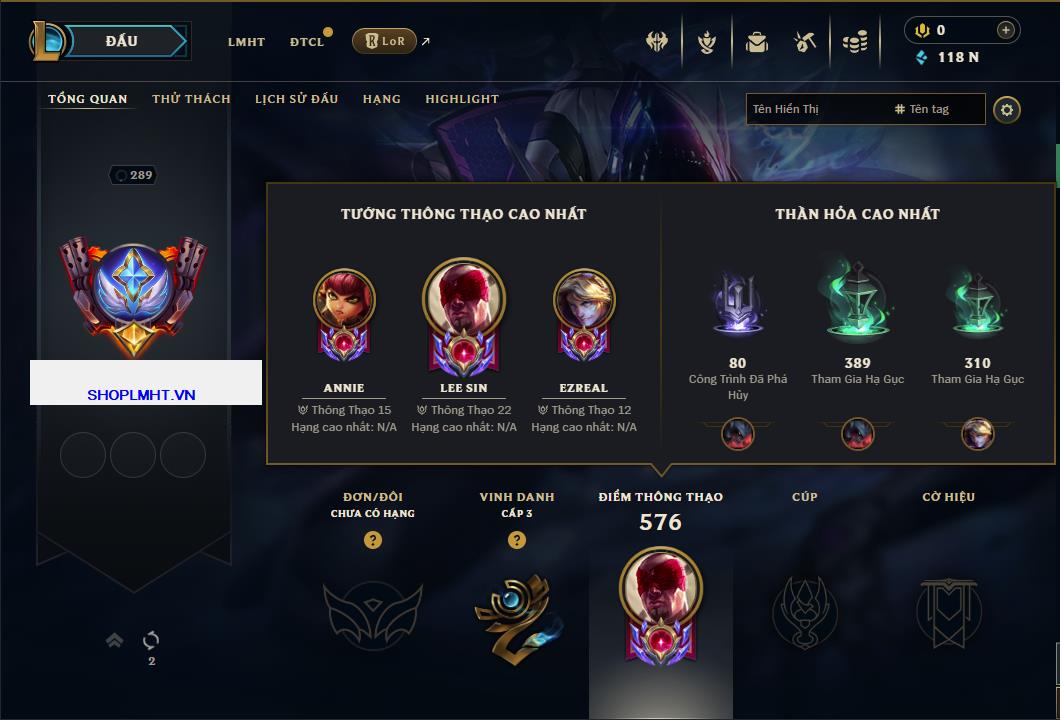Image resolution: width=1060 pixels, height=720 pixels.
Task: Select Annie's mastery portrait
Action: (x=344, y=300)
